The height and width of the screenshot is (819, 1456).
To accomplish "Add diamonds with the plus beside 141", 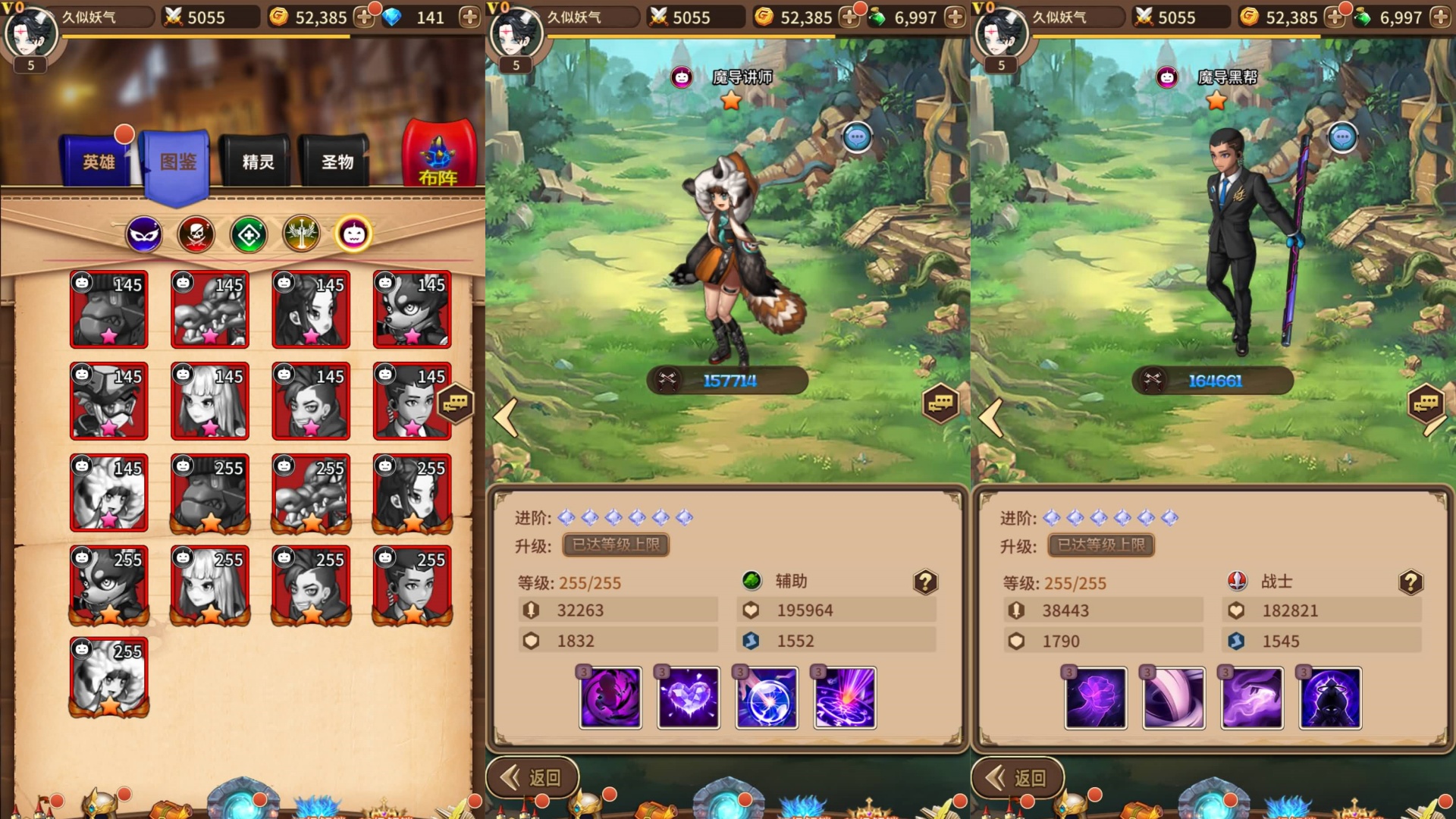I will click(x=469, y=17).
